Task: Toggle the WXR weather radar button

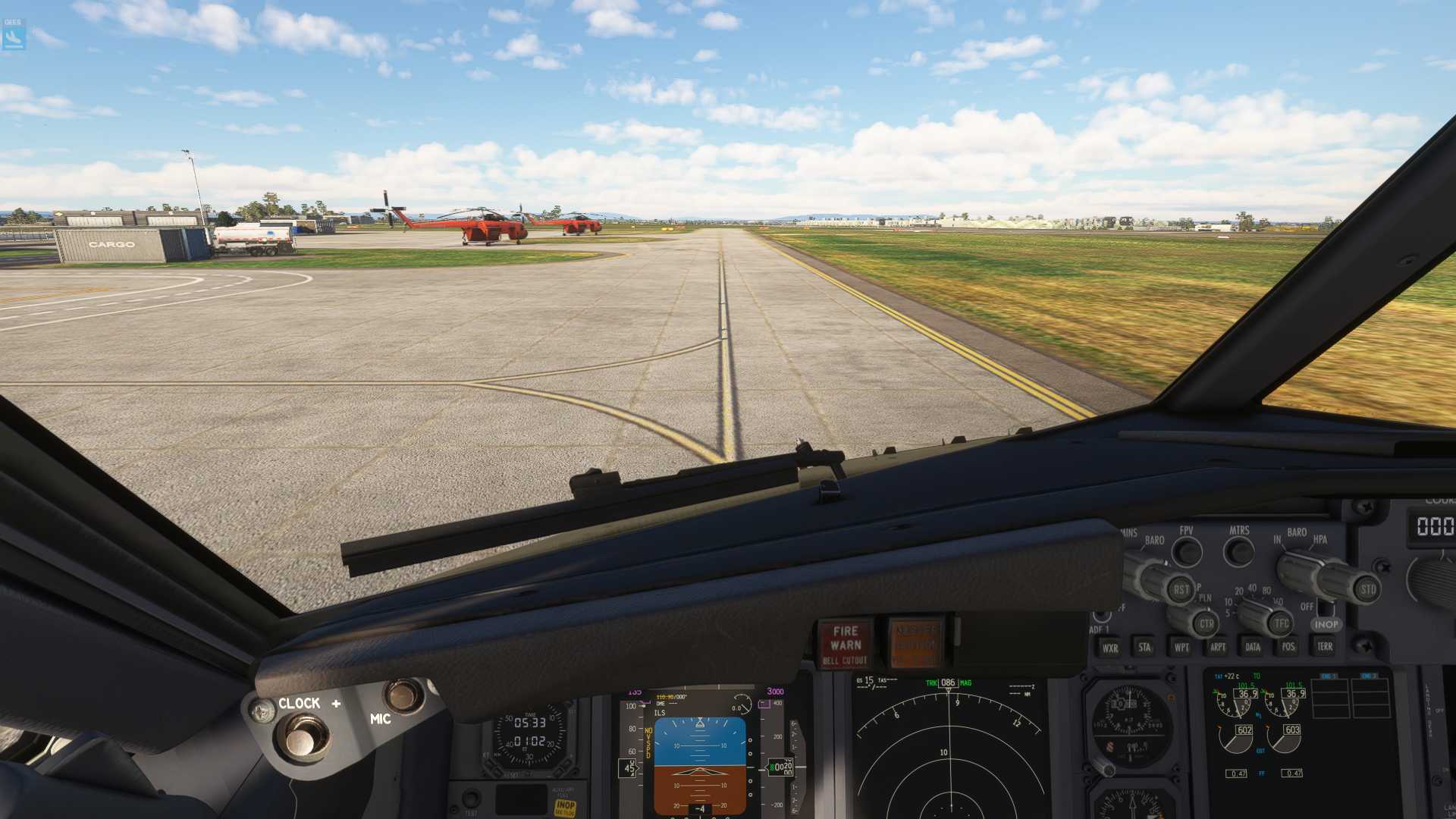Action: [x=1109, y=648]
